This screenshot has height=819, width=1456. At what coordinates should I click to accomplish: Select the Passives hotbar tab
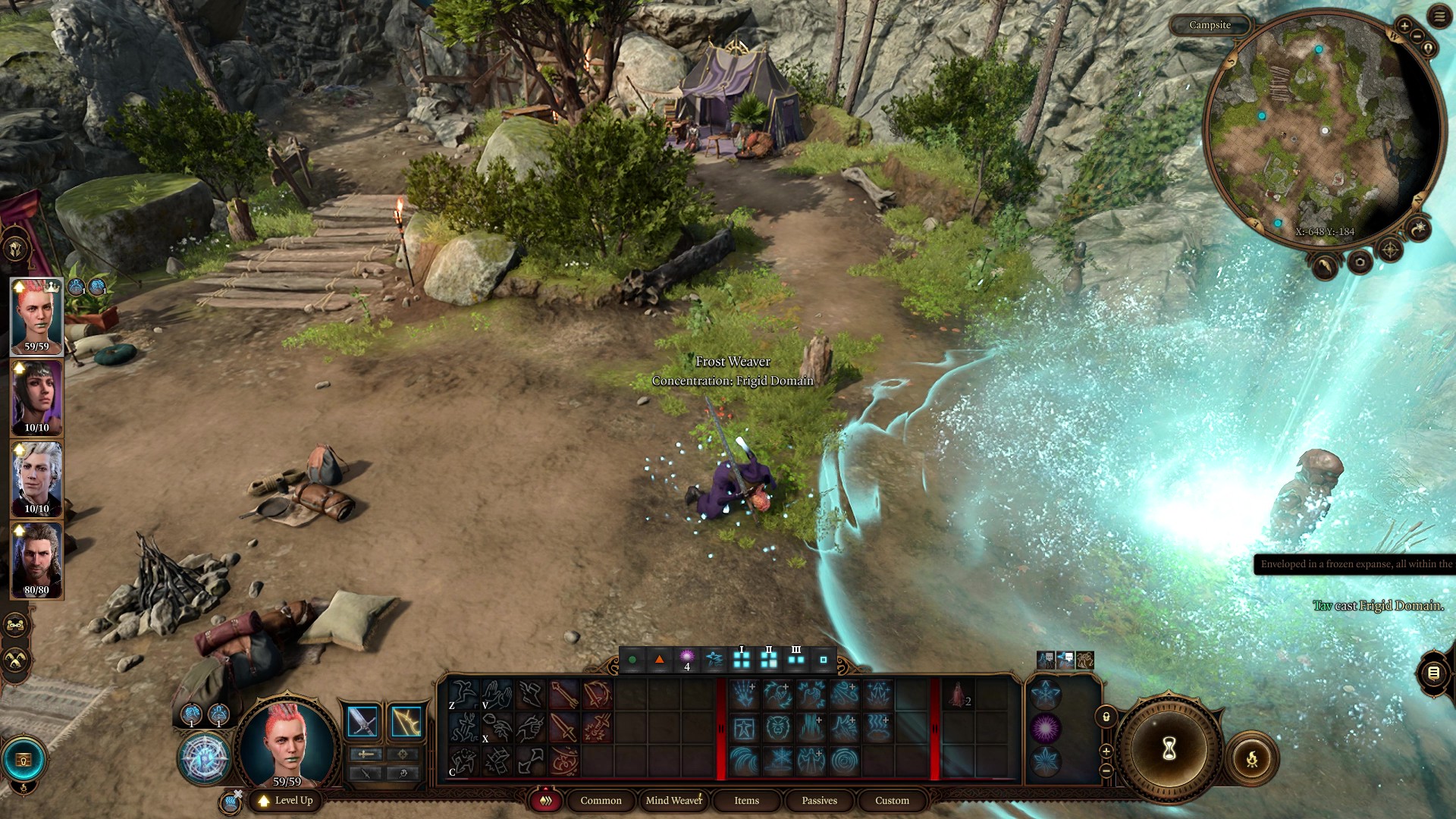tap(819, 800)
